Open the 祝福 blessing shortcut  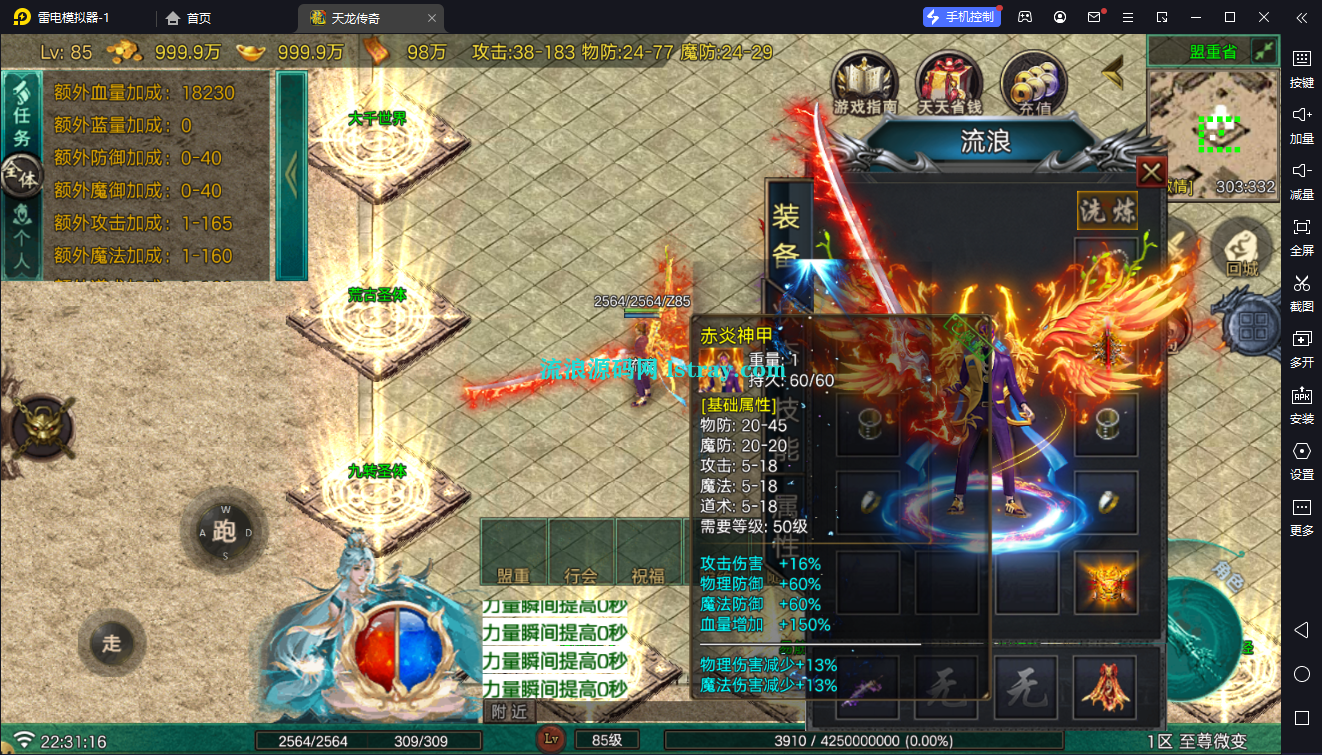click(648, 553)
